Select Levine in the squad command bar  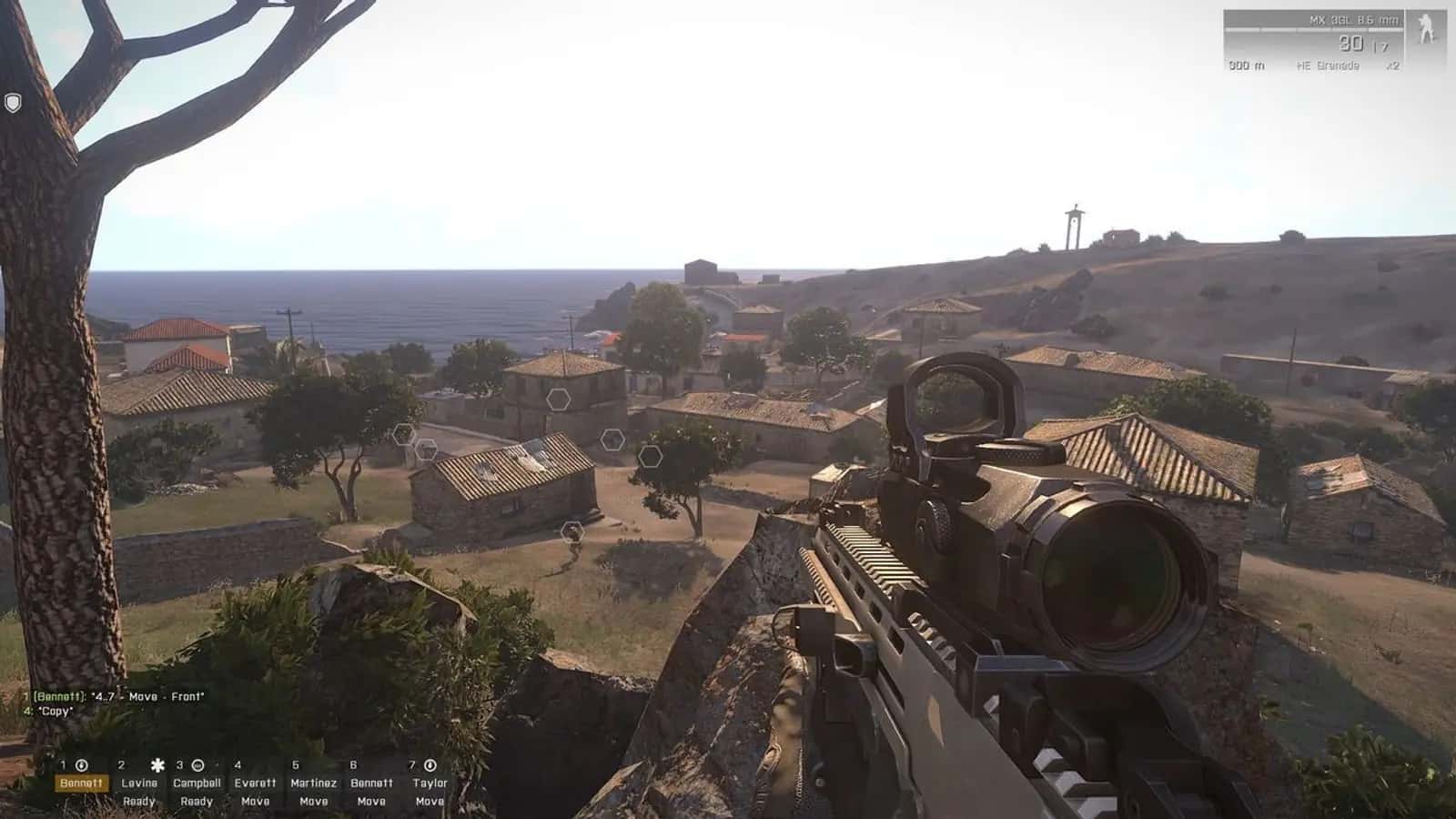(x=139, y=783)
